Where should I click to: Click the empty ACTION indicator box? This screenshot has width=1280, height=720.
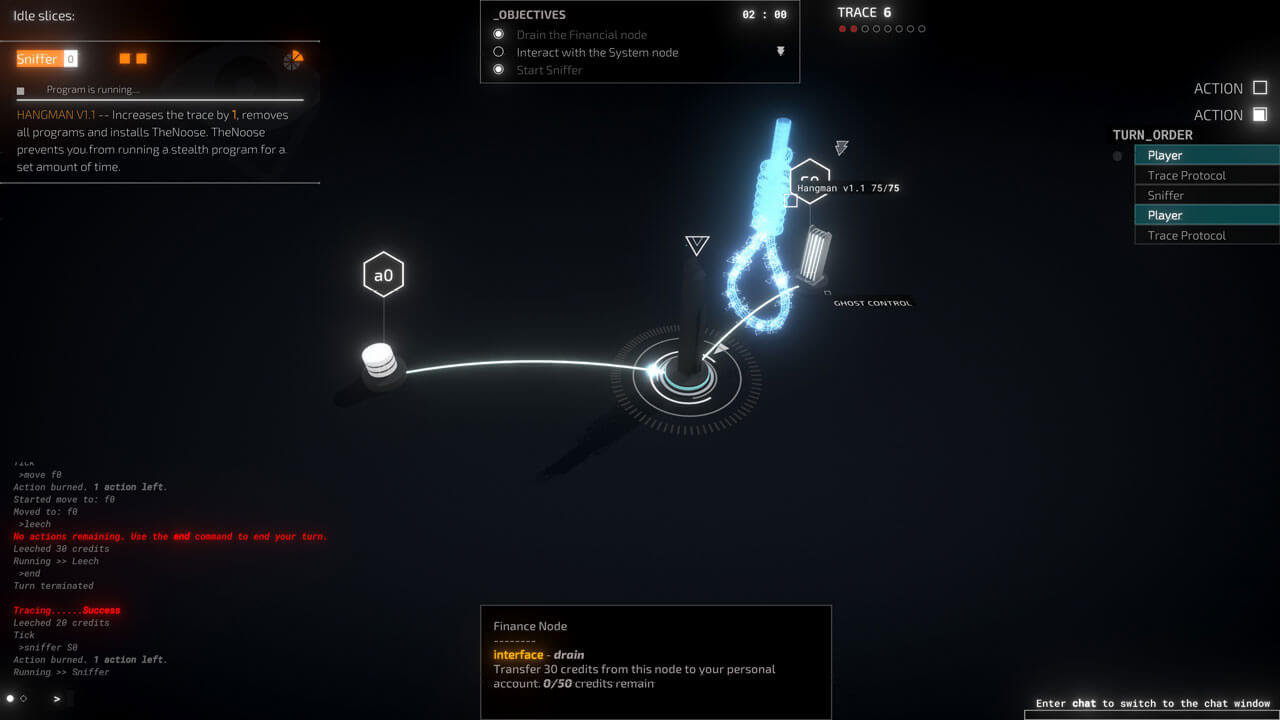[x=1260, y=88]
